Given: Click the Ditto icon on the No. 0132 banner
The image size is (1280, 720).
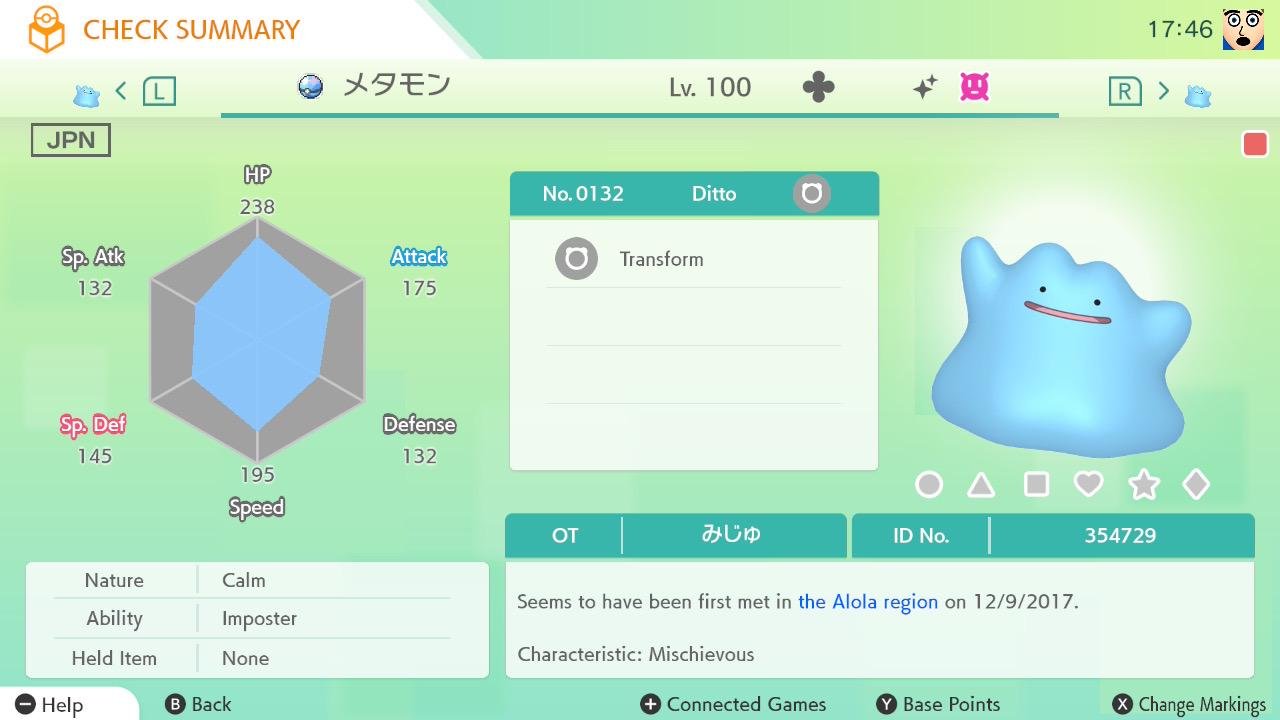Looking at the screenshot, I should (810, 193).
